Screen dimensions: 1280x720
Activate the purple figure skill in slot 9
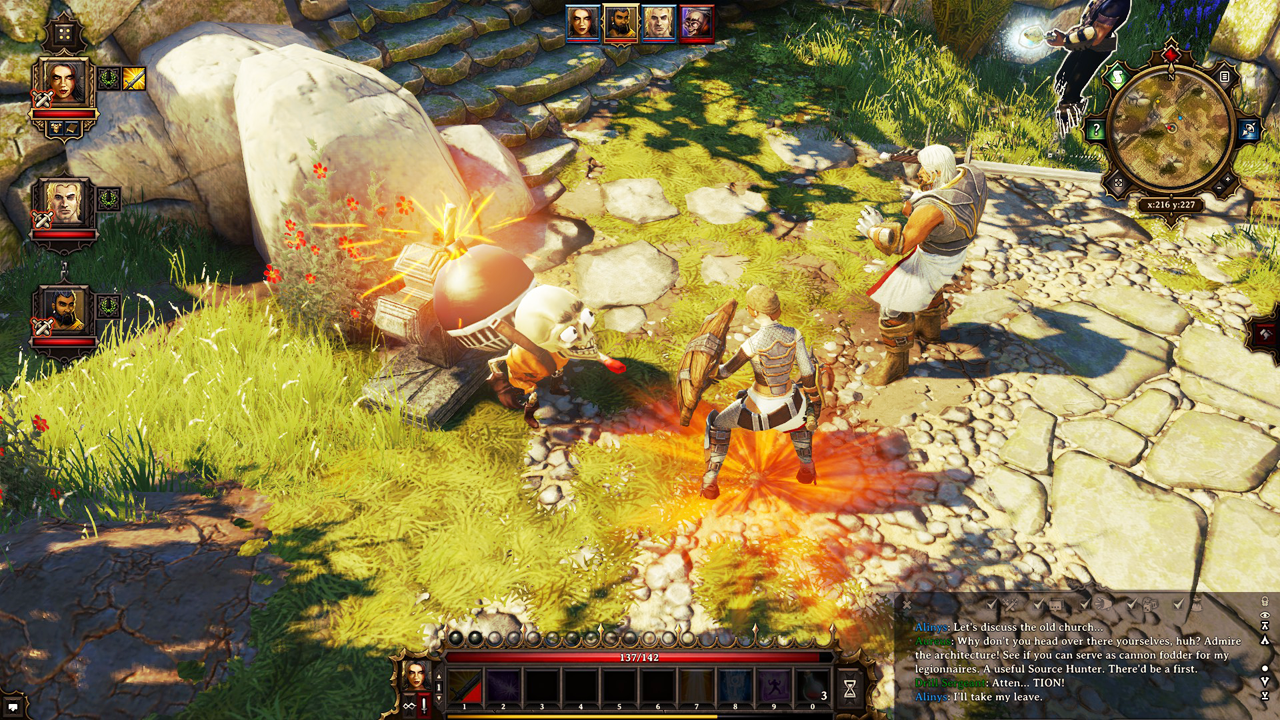[x=775, y=688]
